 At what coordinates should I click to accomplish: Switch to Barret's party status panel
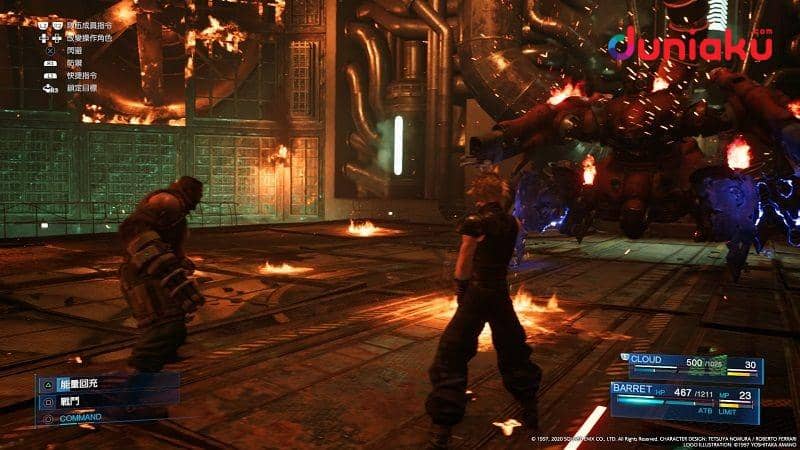685,399
